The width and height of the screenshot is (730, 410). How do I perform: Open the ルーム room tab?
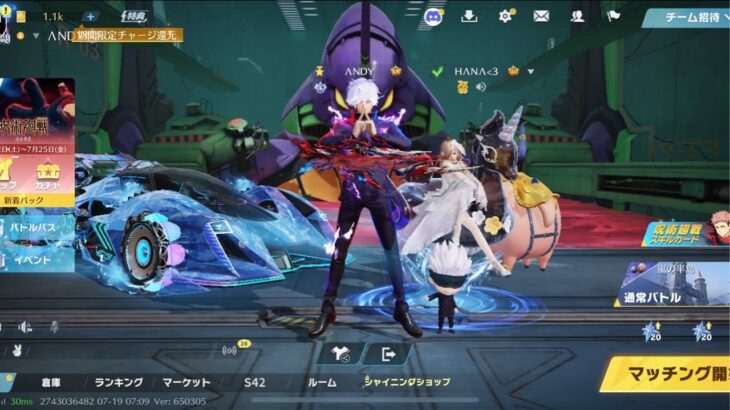point(322,382)
